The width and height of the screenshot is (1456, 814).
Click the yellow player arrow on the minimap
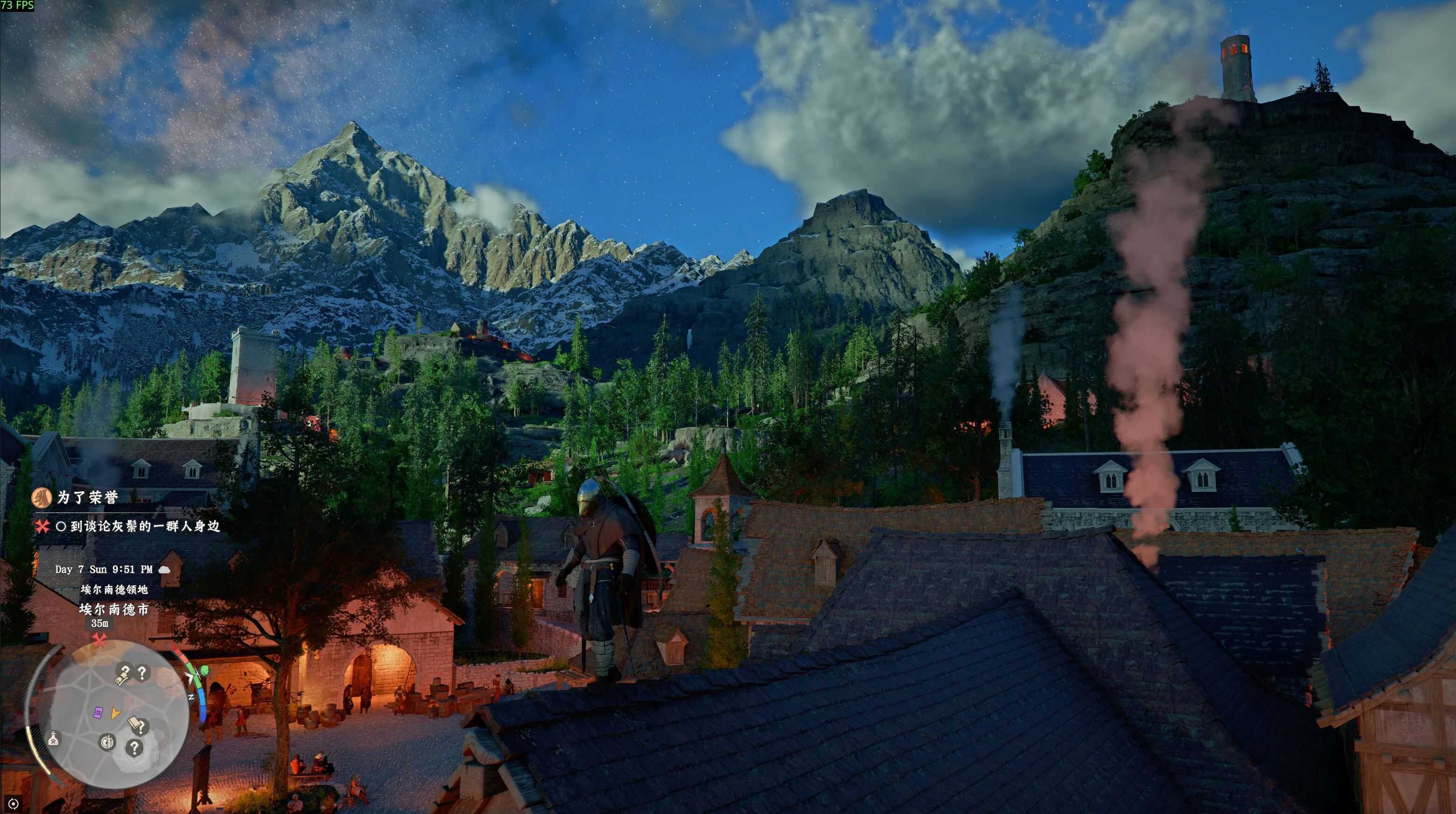coord(115,713)
